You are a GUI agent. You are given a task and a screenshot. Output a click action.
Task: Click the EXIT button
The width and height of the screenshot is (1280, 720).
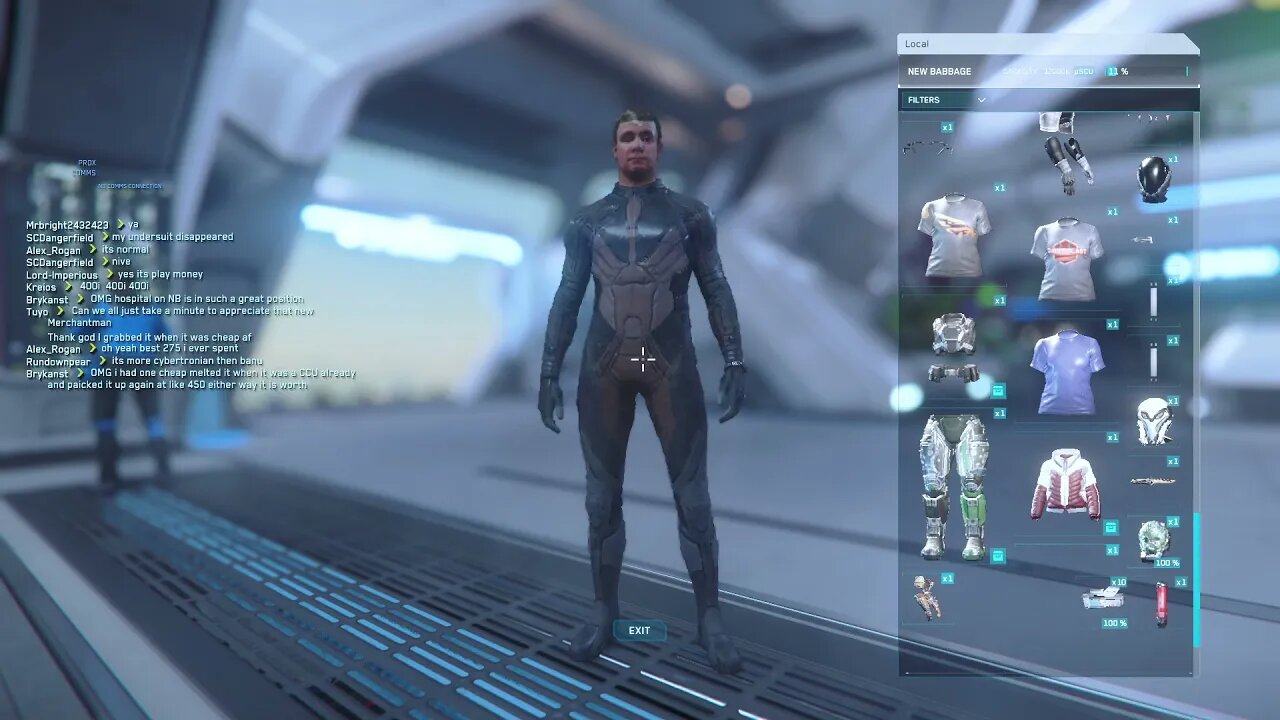tap(639, 631)
